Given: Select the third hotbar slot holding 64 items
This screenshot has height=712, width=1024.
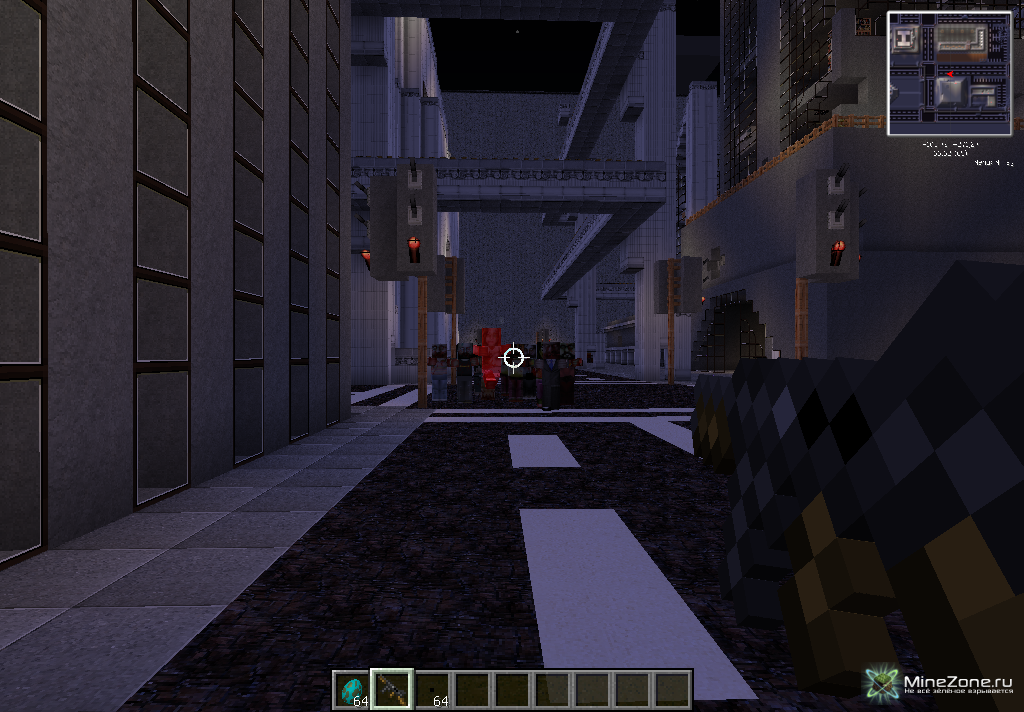Looking at the screenshot, I should point(432,689).
